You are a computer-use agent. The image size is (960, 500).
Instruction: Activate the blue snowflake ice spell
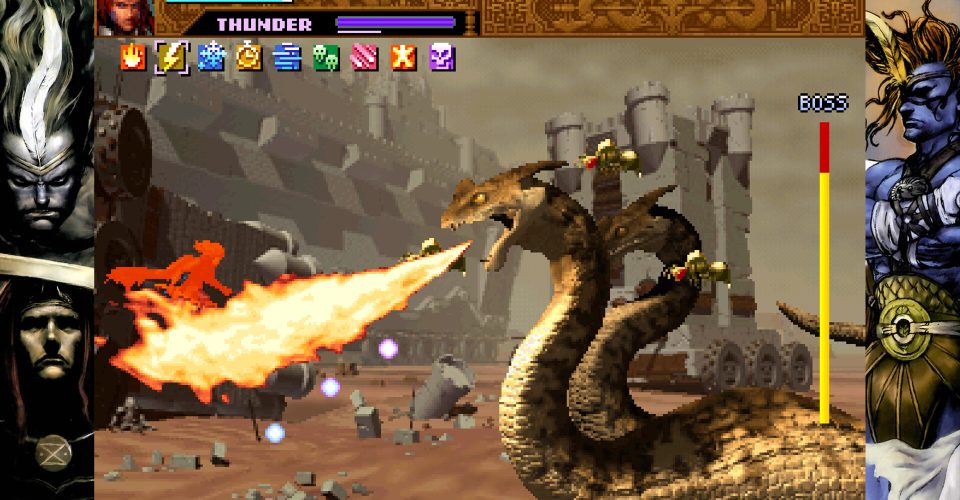coord(211,57)
